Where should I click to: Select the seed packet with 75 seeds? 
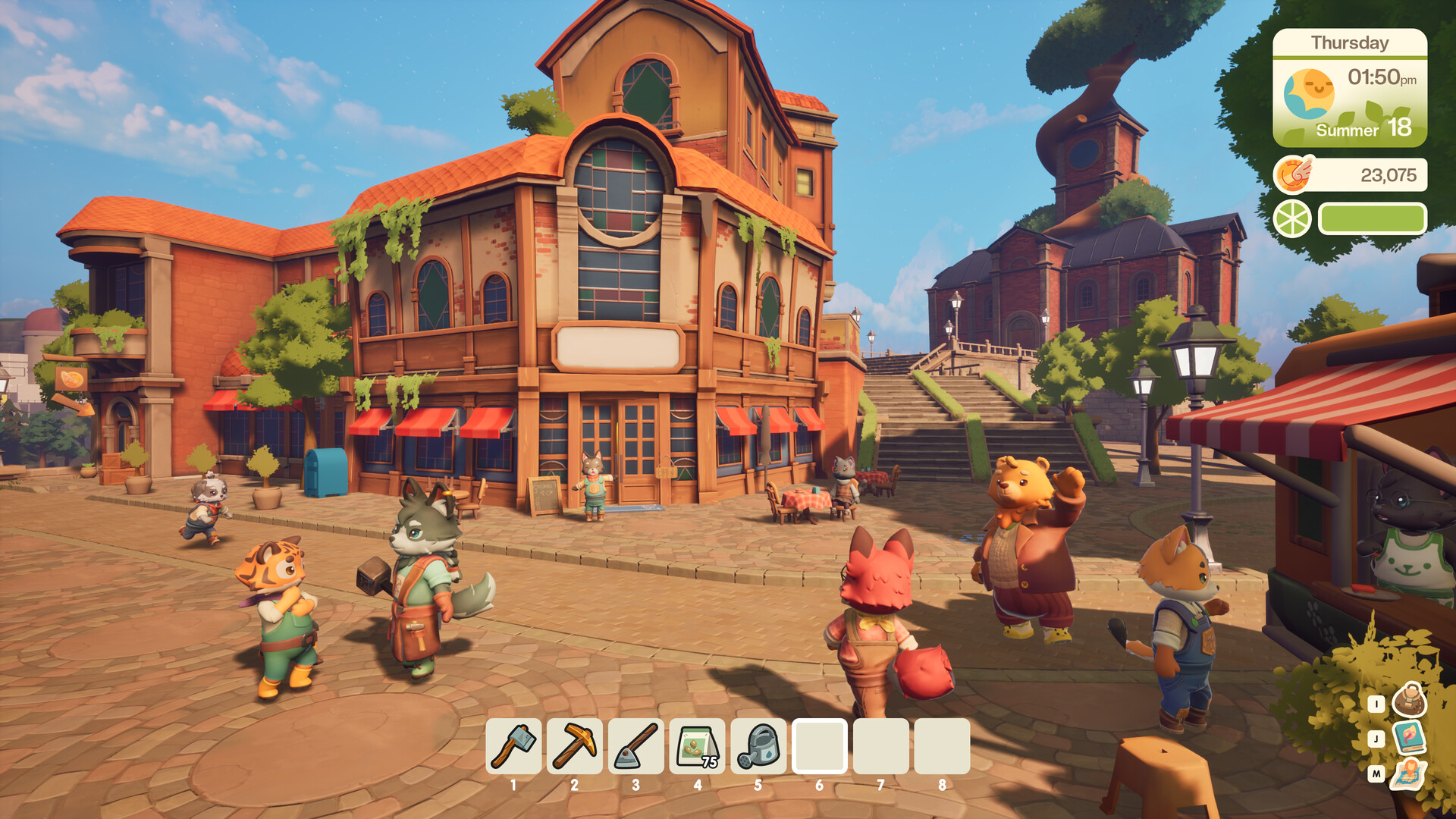(x=697, y=746)
